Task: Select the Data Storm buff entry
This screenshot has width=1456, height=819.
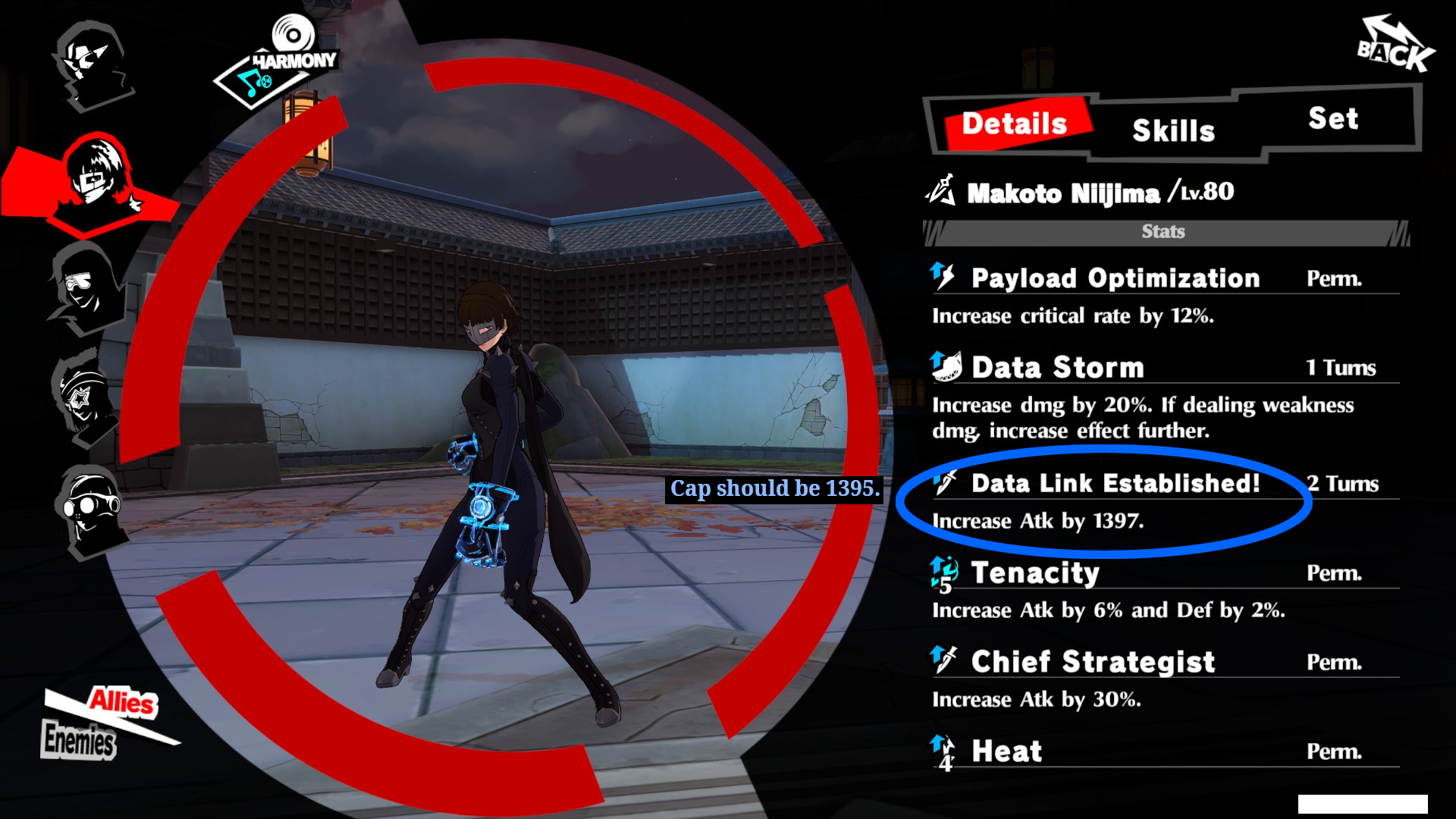Action: click(1057, 368)
